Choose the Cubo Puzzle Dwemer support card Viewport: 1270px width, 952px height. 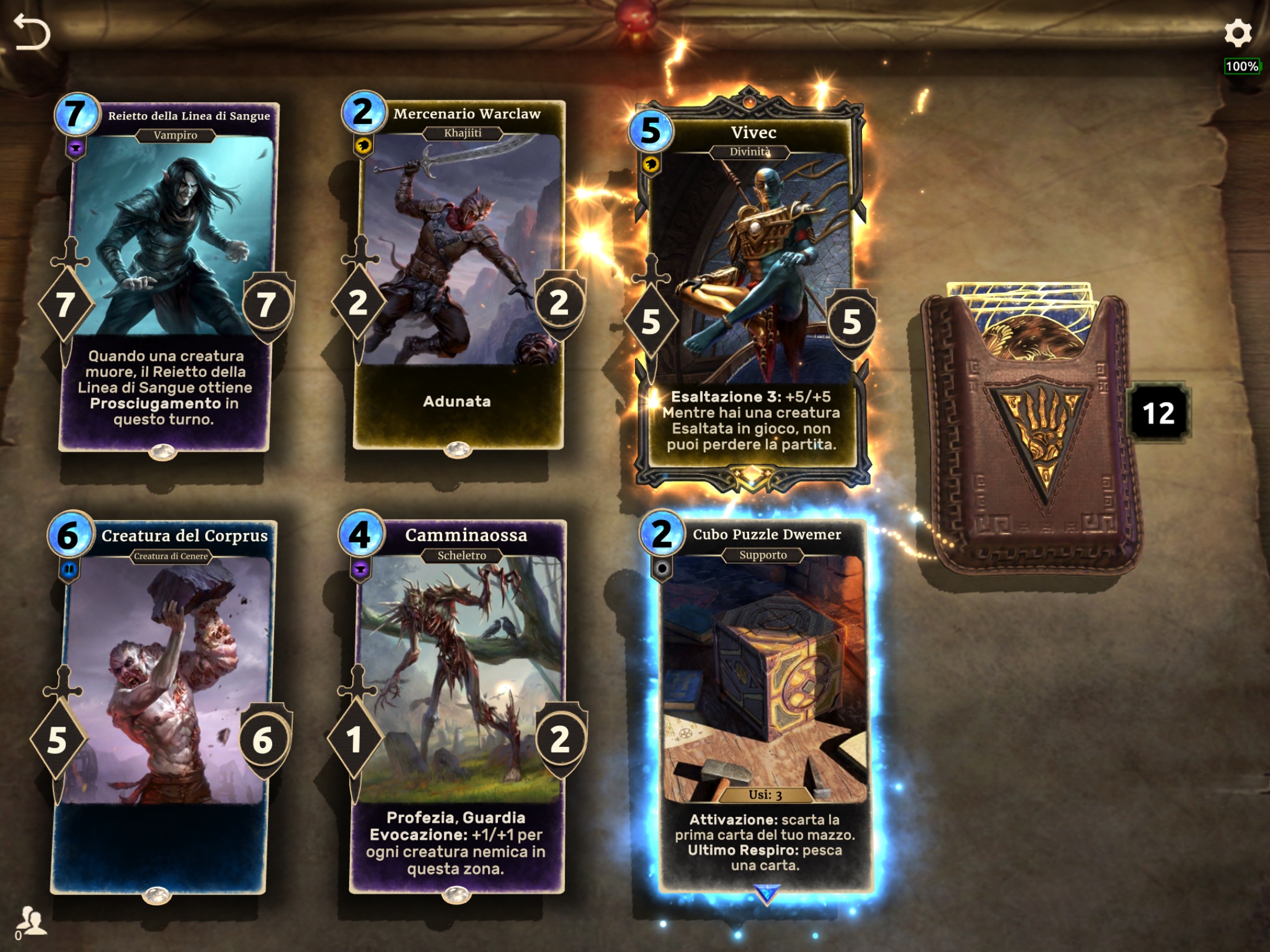click(x=764, y=705)
